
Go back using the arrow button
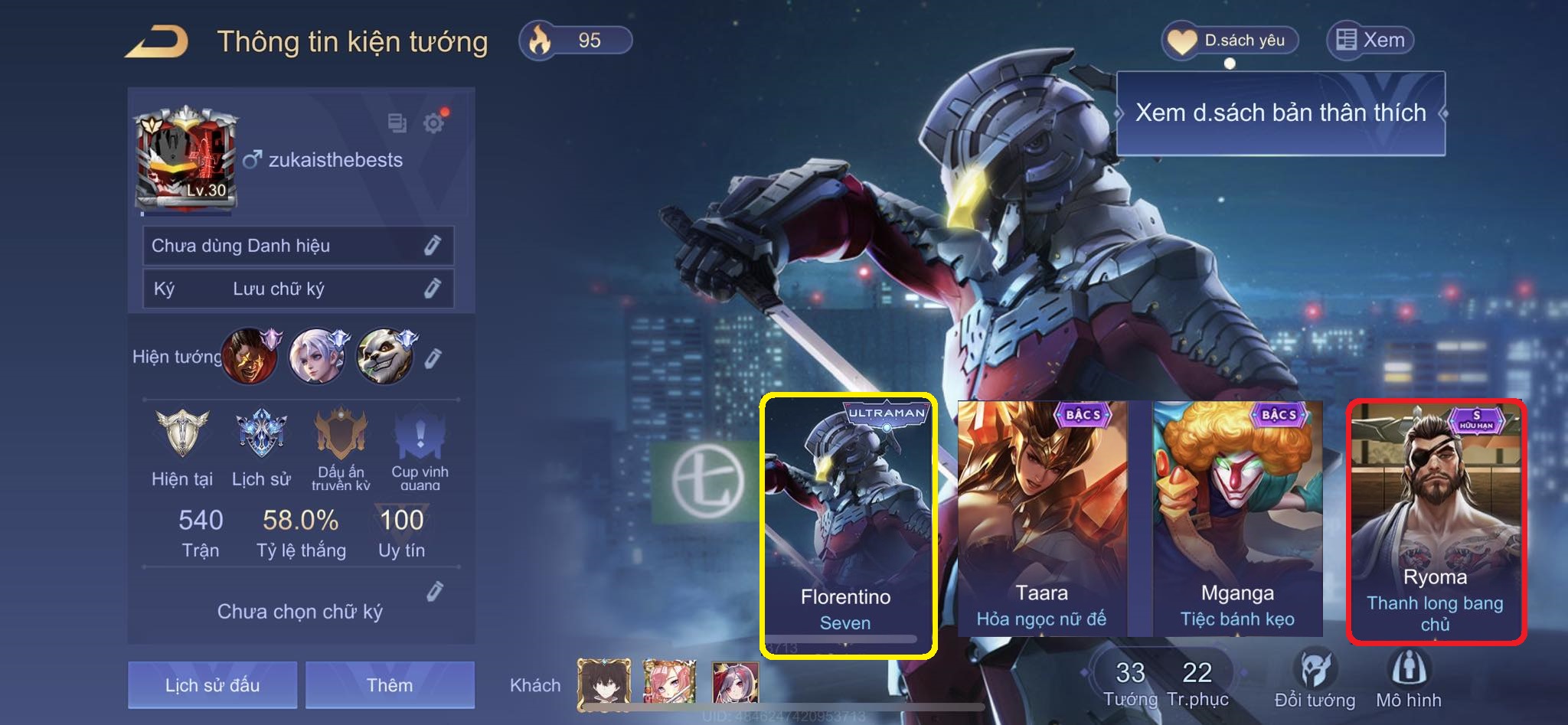click(157, 41)
